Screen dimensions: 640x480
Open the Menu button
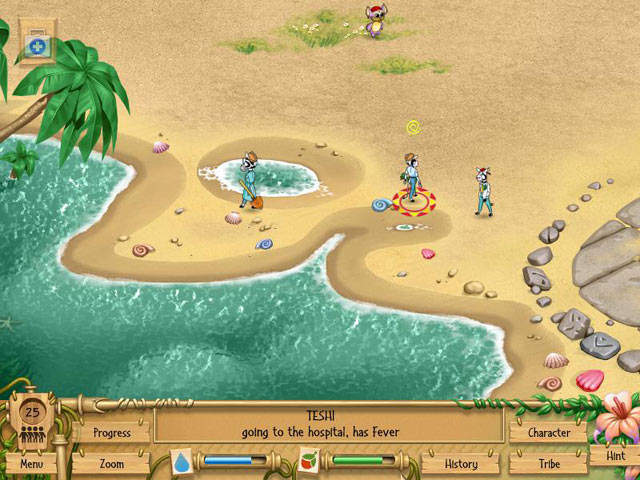[x=31, y=464]
